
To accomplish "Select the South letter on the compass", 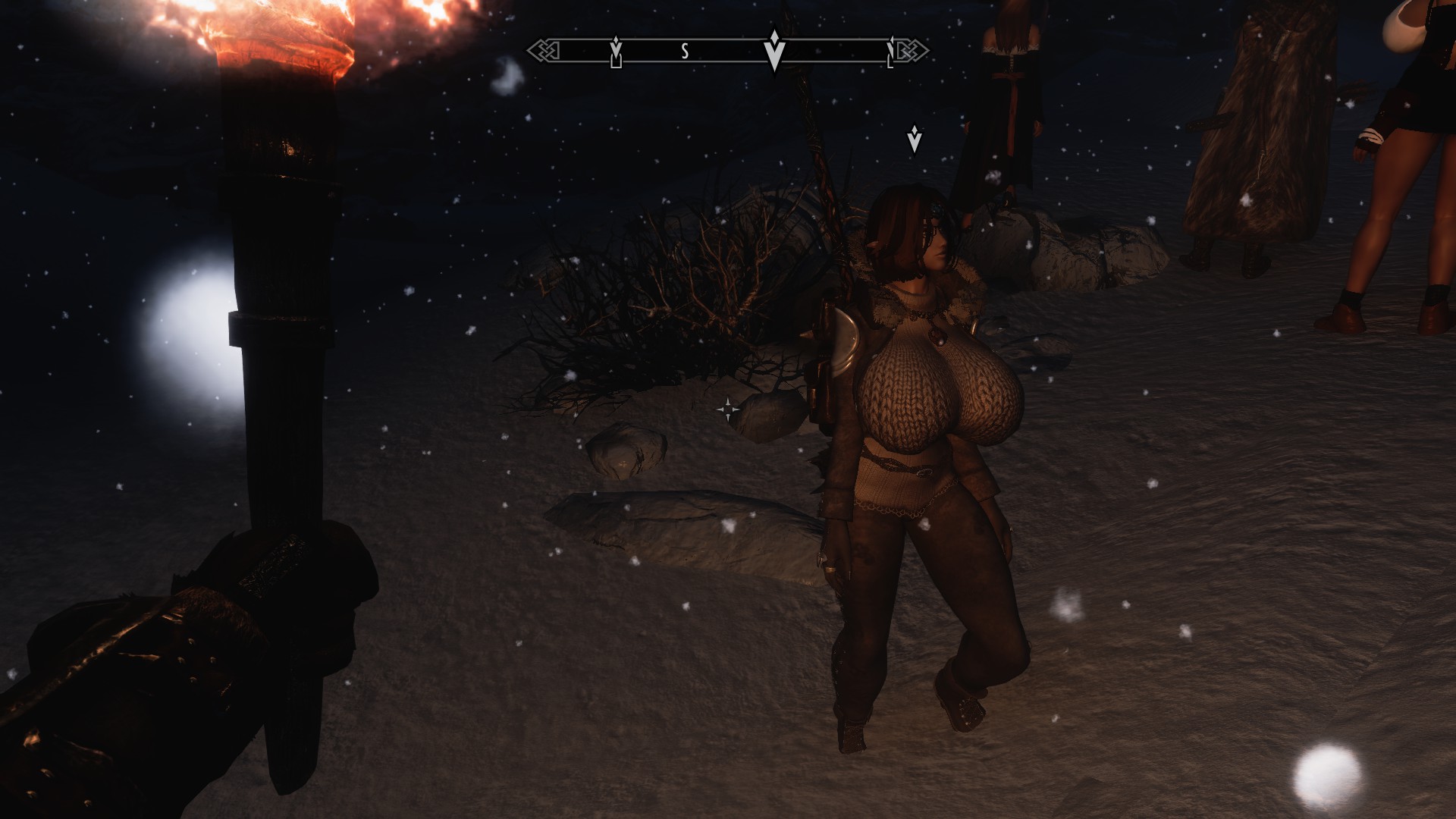I will pos(685,51).
